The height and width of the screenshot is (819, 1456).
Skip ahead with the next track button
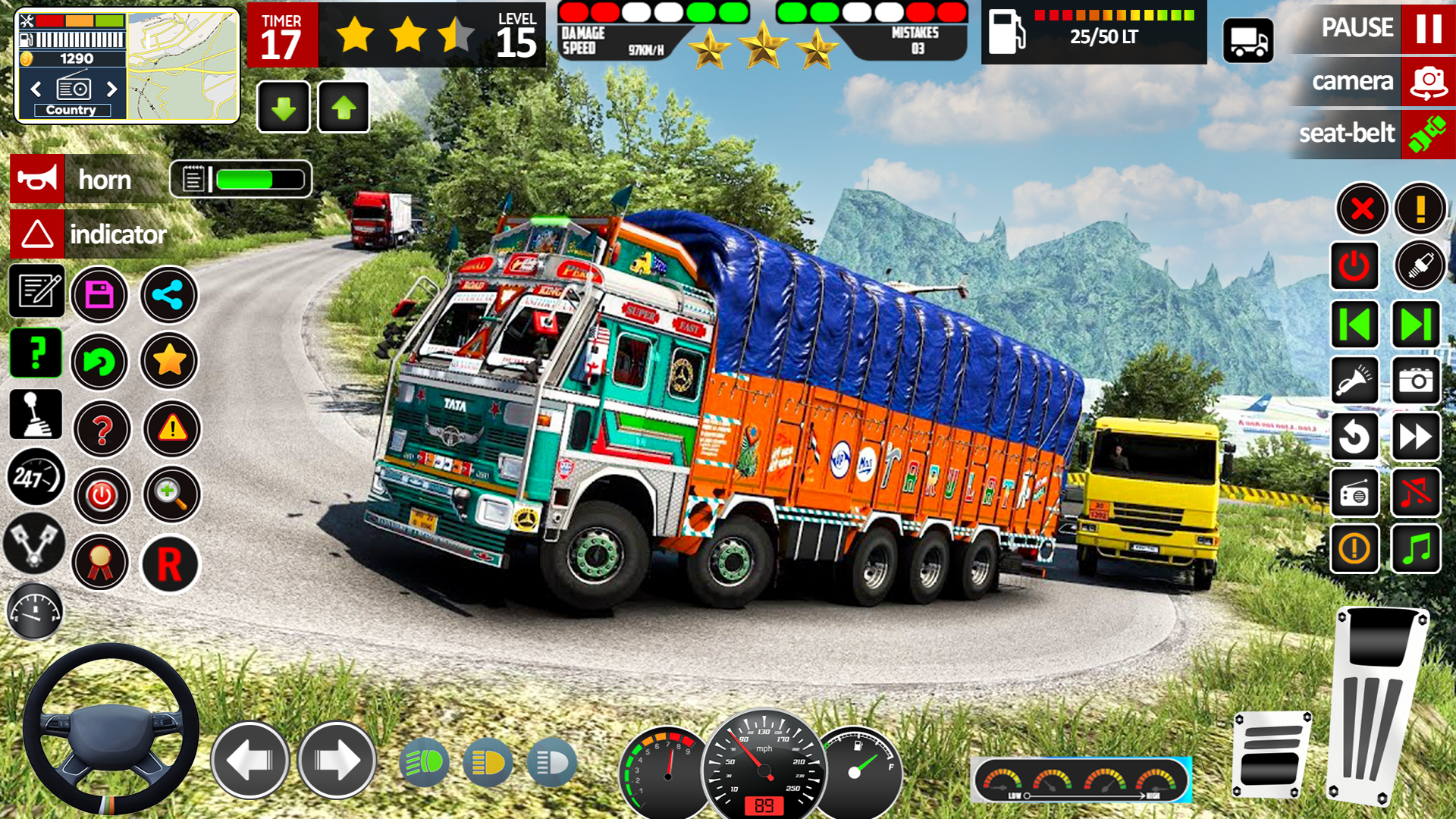(1415, 325)
